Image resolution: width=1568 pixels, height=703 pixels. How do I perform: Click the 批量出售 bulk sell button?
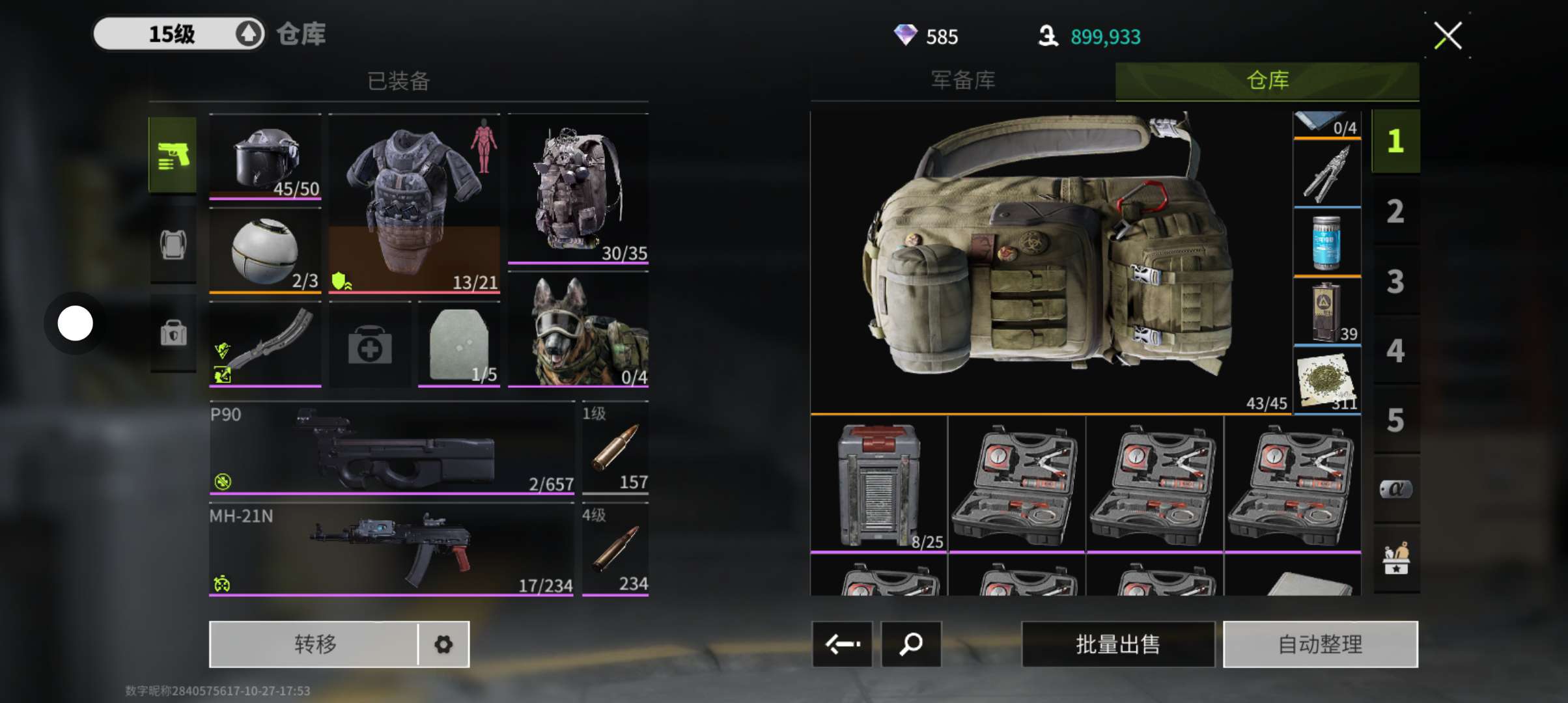coord(1117,644)
